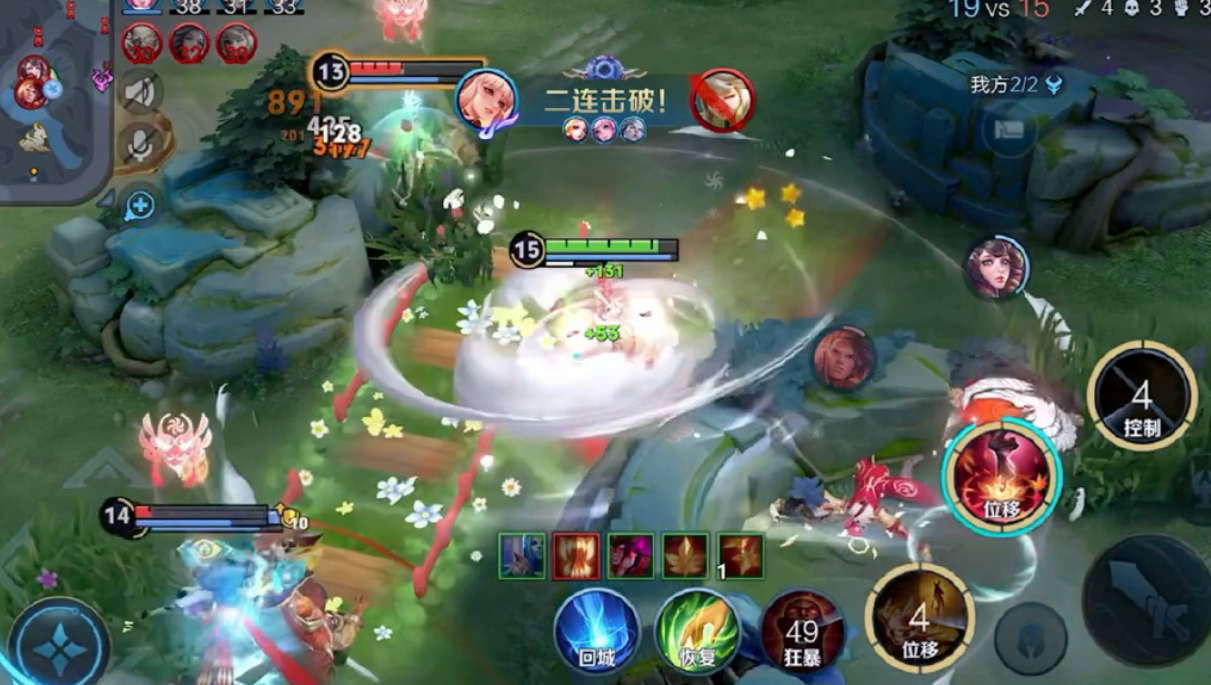The width and height of the screenshot is (1211, 685).
Task: Cast the red glowing 位移 skill
Action: click(1002, 477)
